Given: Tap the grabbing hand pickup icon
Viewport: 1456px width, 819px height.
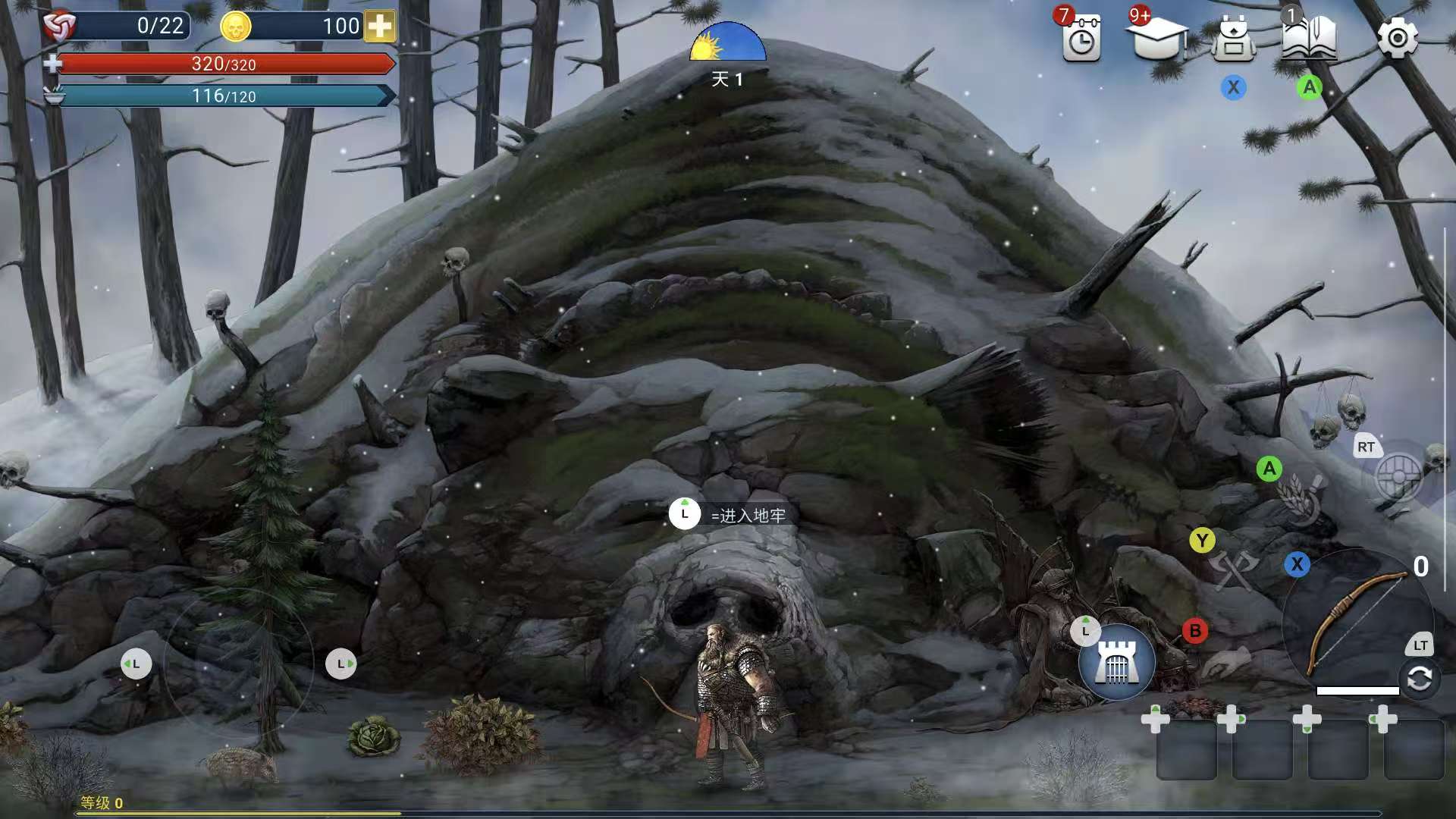Looking at the screenshot, I should click(1225, 661).
